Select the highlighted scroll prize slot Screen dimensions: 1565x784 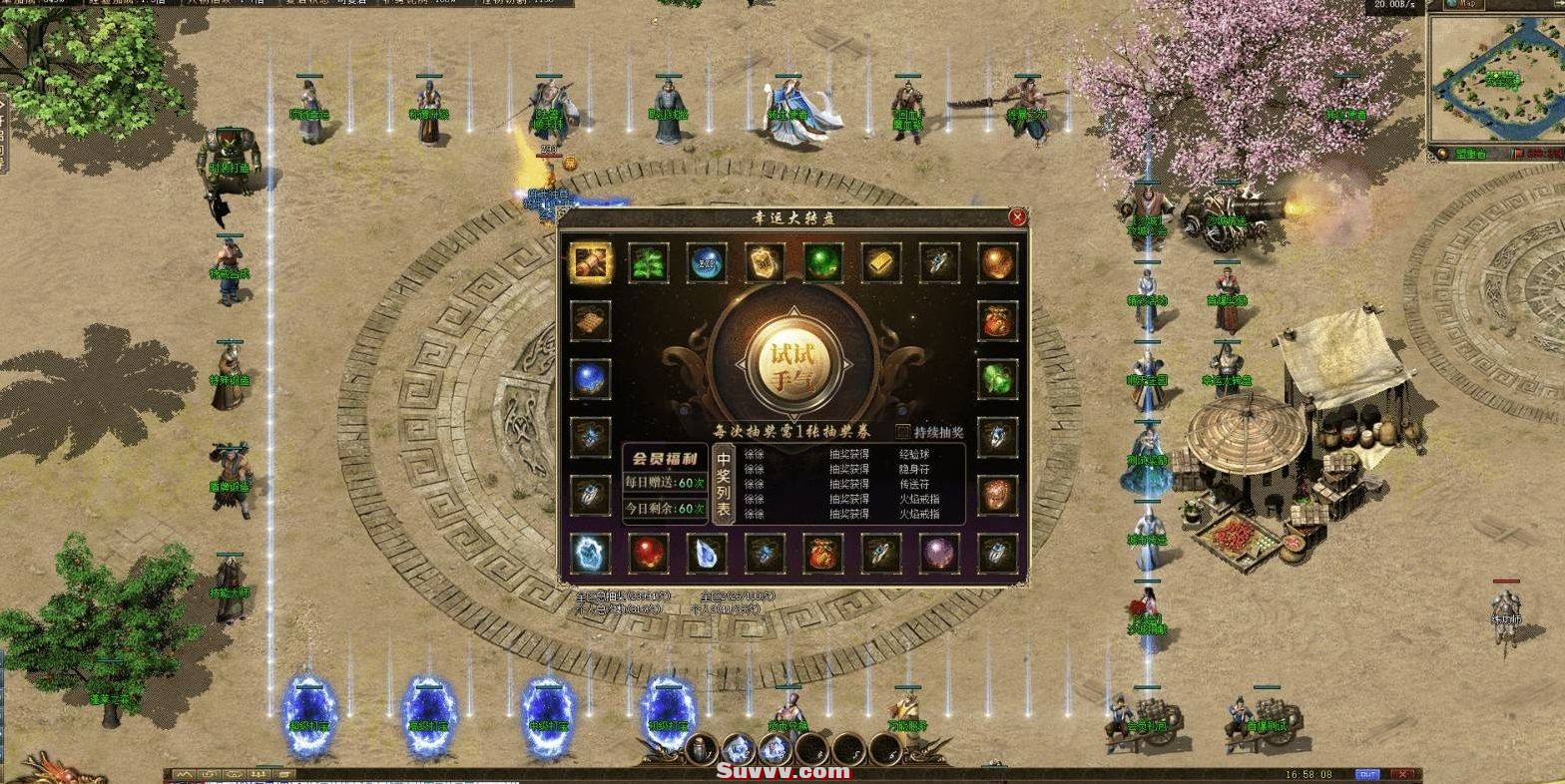click(590, 262)
